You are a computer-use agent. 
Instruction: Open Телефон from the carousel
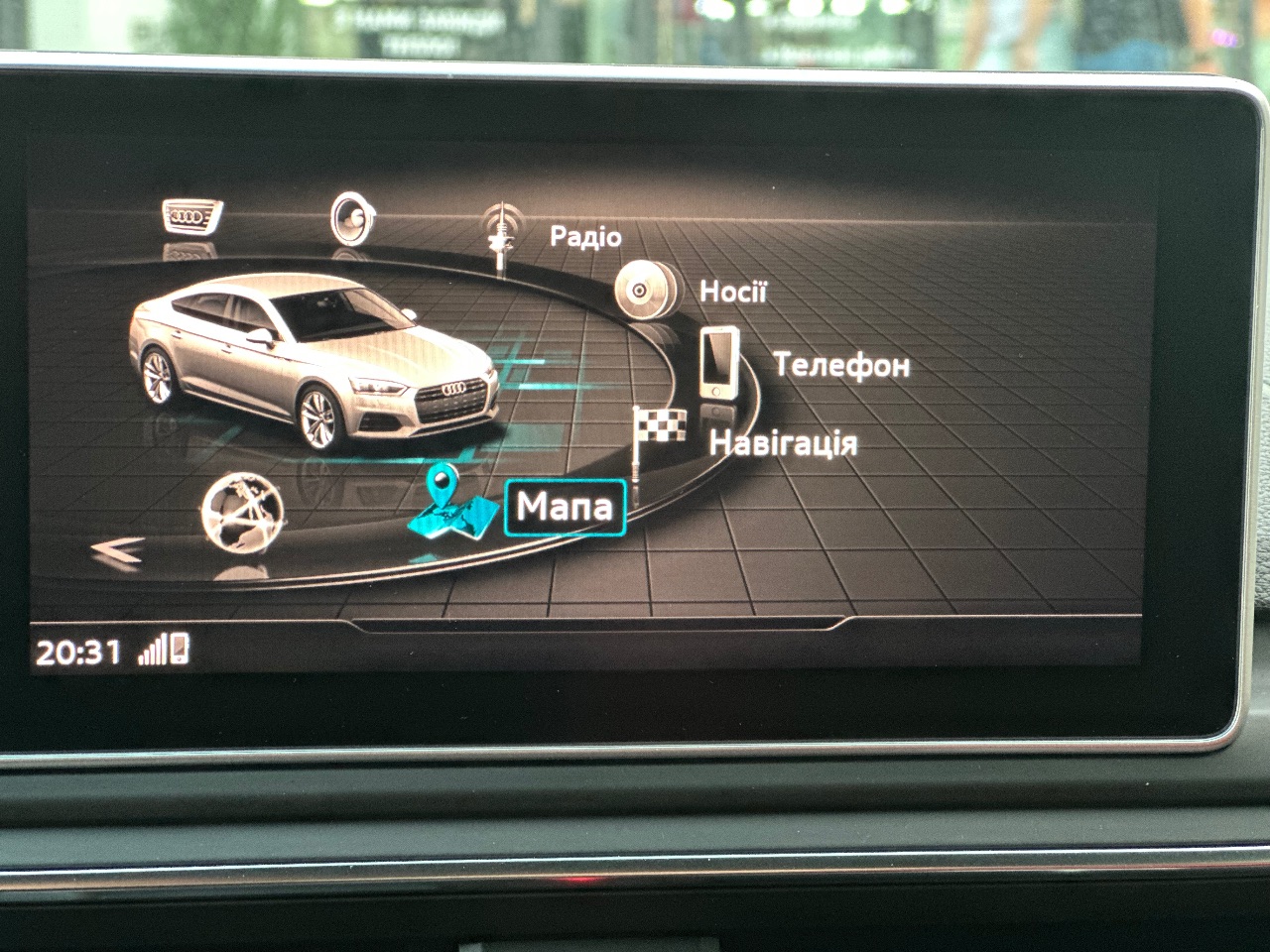tap(842, 366)
